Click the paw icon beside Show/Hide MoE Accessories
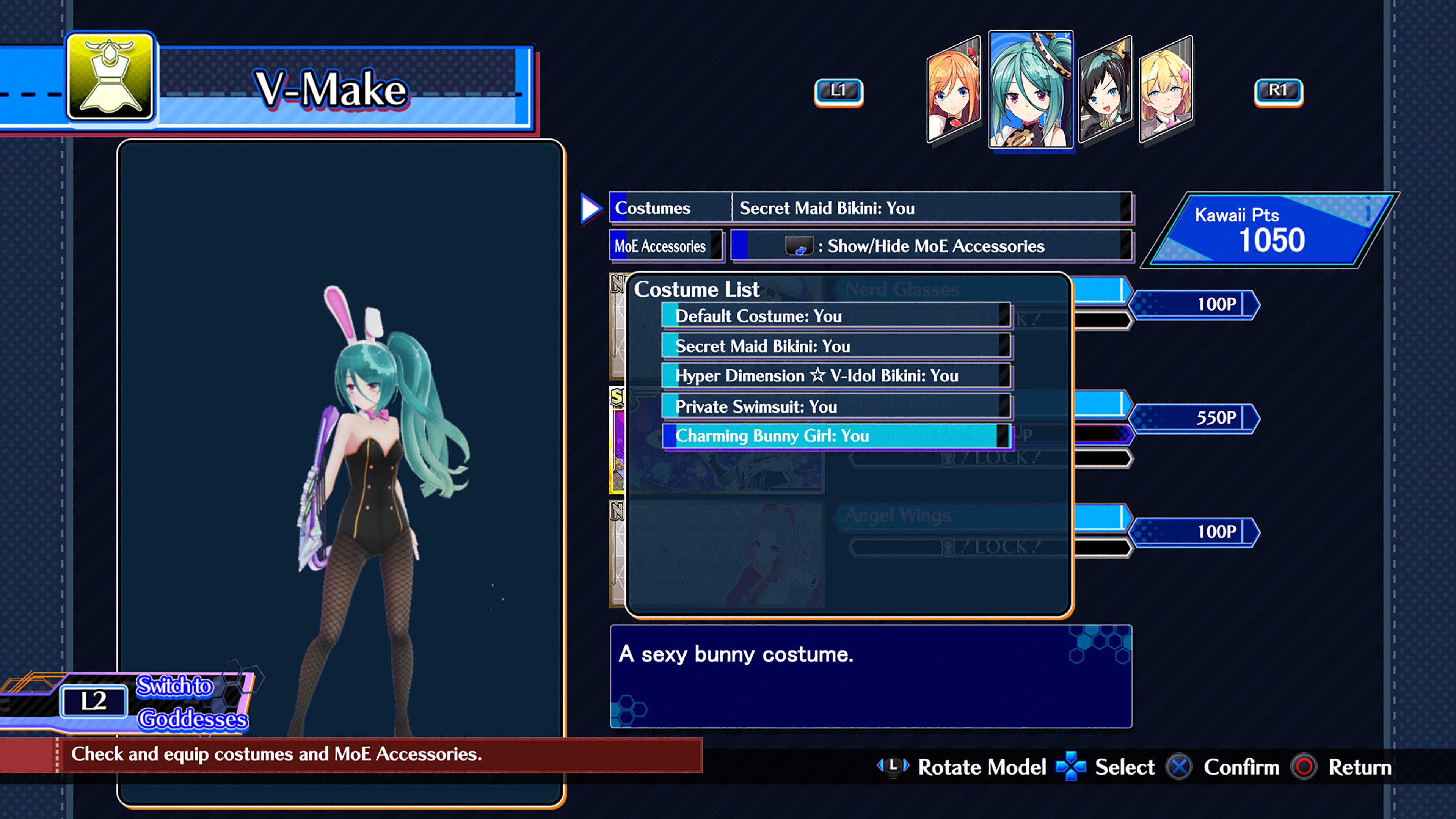 click(x=800, y=246)
